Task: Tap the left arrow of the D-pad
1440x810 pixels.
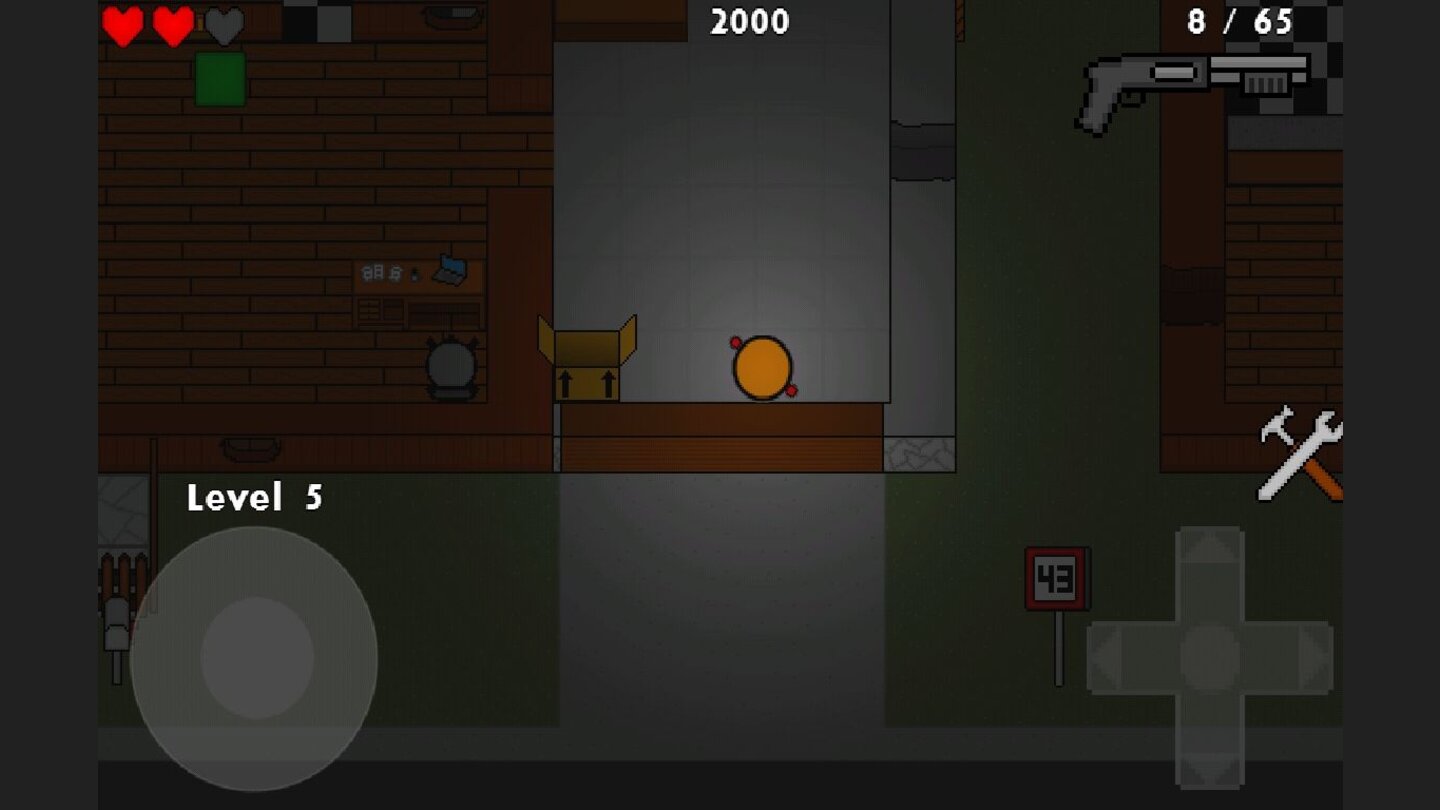Action: [x=1110, y=658]
